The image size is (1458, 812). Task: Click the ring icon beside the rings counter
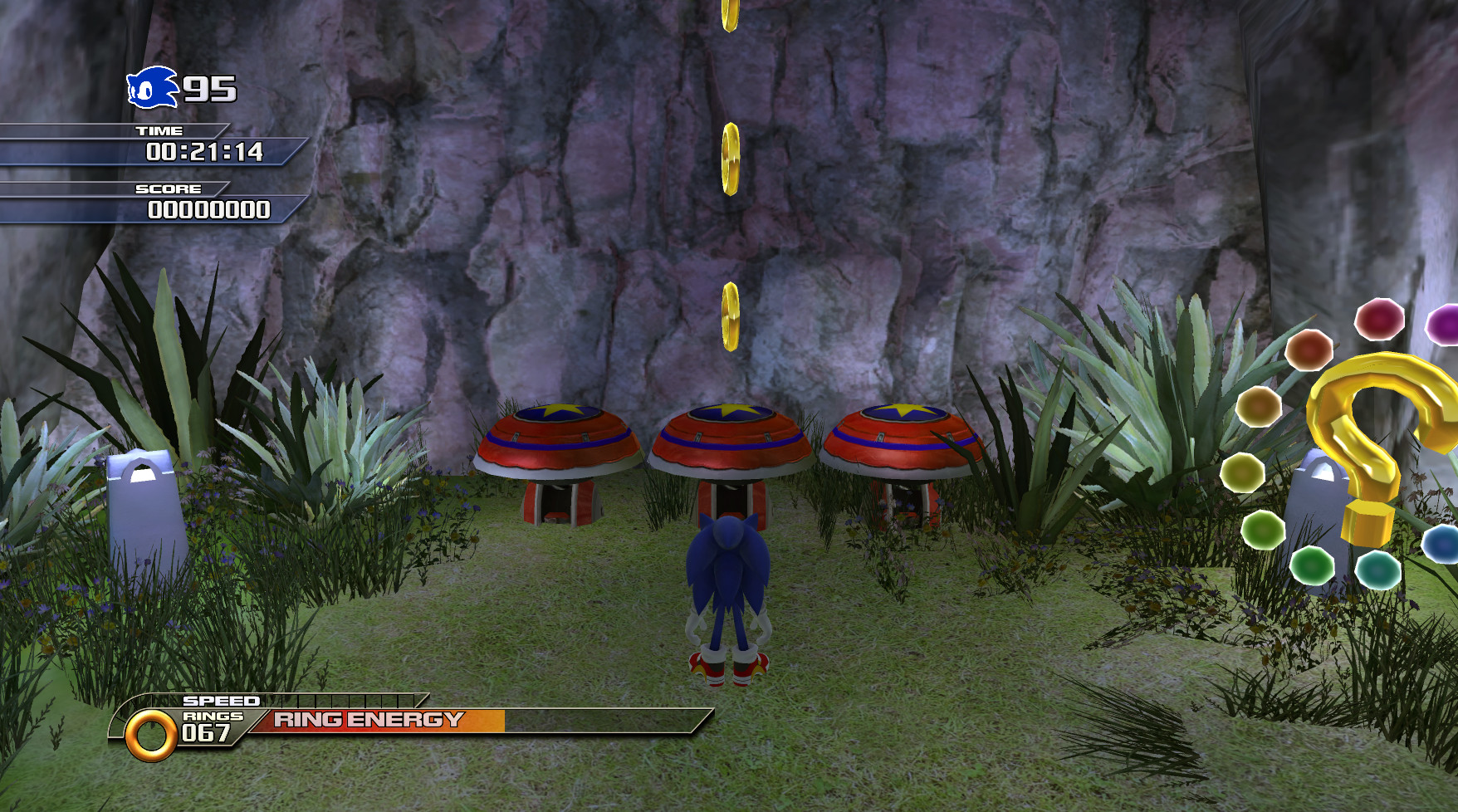(149, 731)
